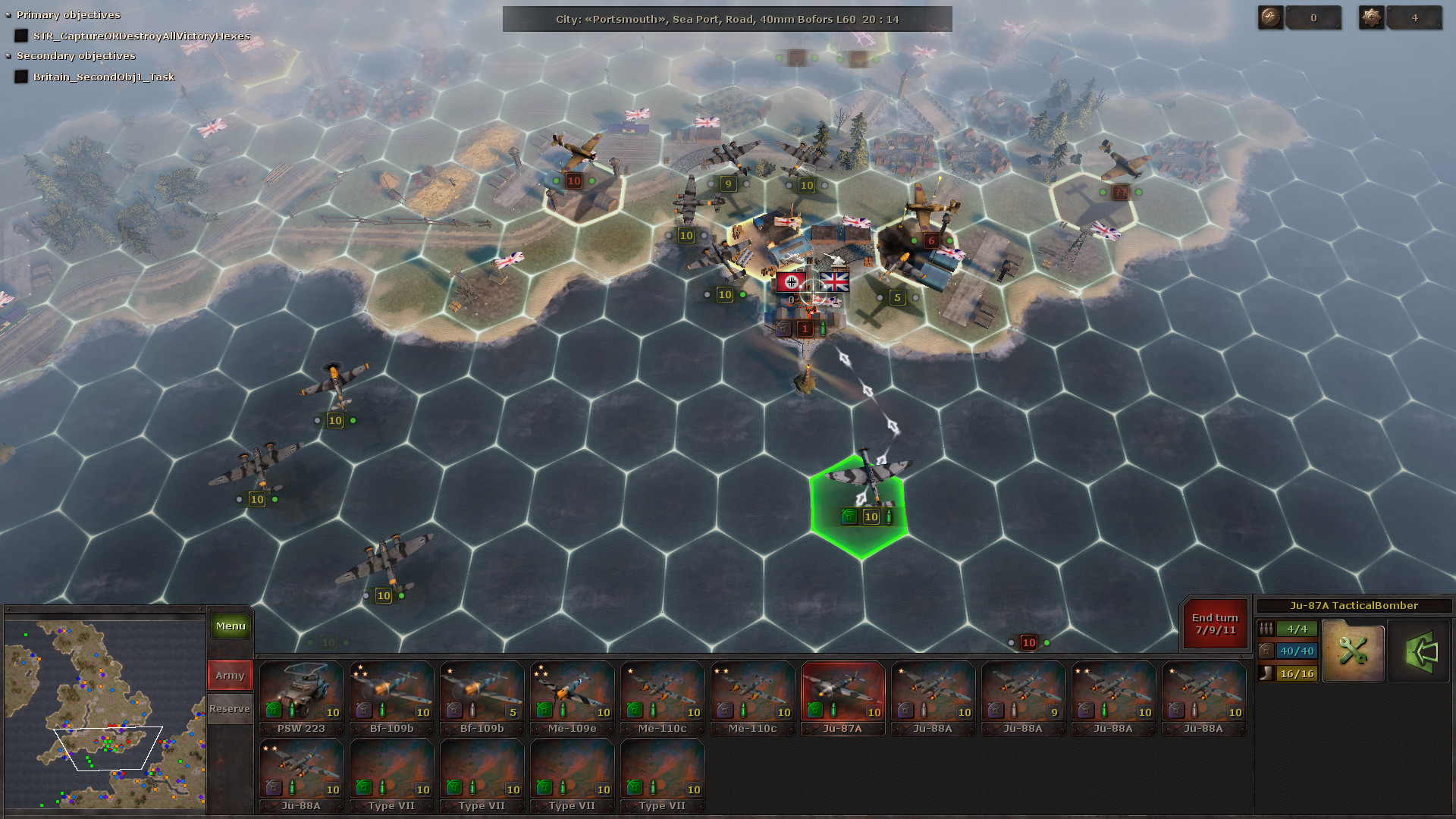Screen dimensions: 1456x819
Task: Collapse the Secondary objectives section
Action: (9, 55)
